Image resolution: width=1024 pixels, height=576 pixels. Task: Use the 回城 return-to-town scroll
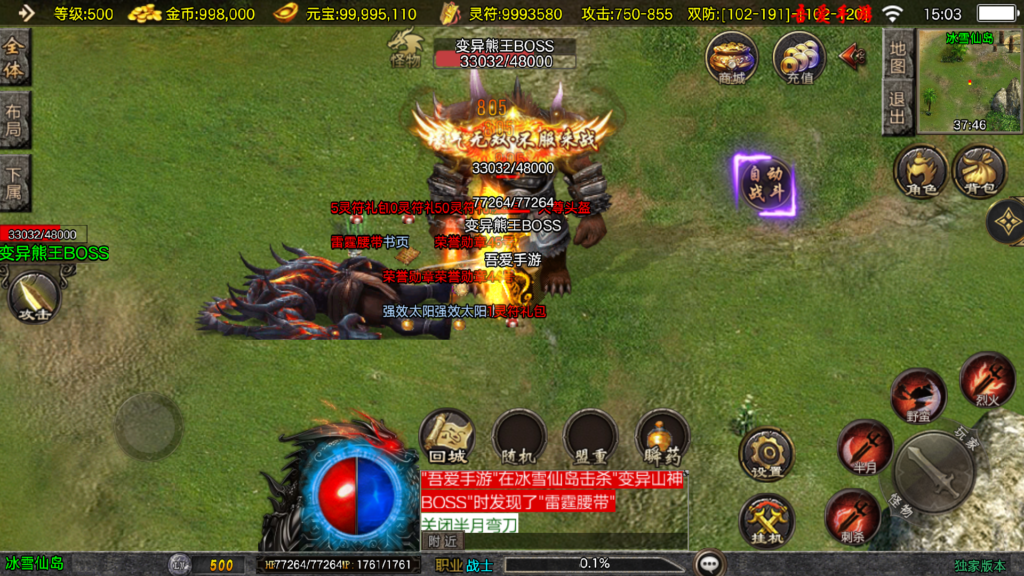click(x=446, y=436)
